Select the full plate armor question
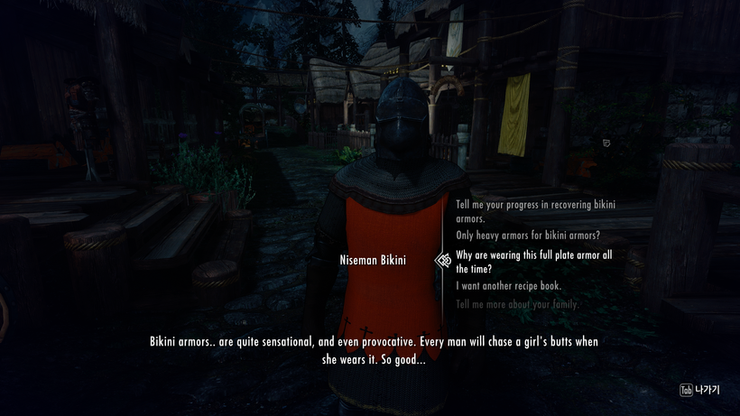Image resolution: width=740 pixels, height=416 pixels. tap(533, 262)
